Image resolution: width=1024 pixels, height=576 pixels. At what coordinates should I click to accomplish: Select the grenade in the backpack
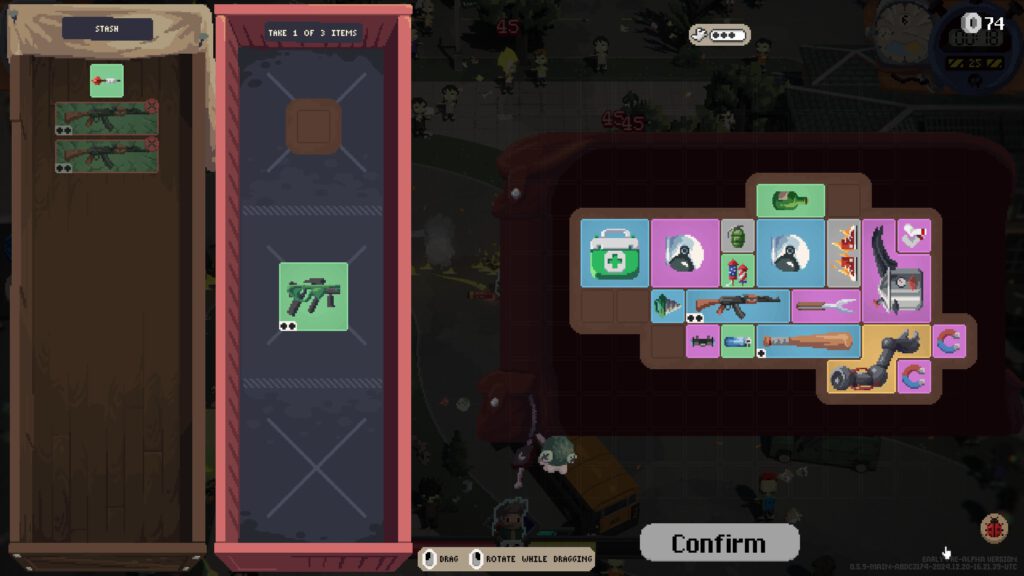[738, 236]
